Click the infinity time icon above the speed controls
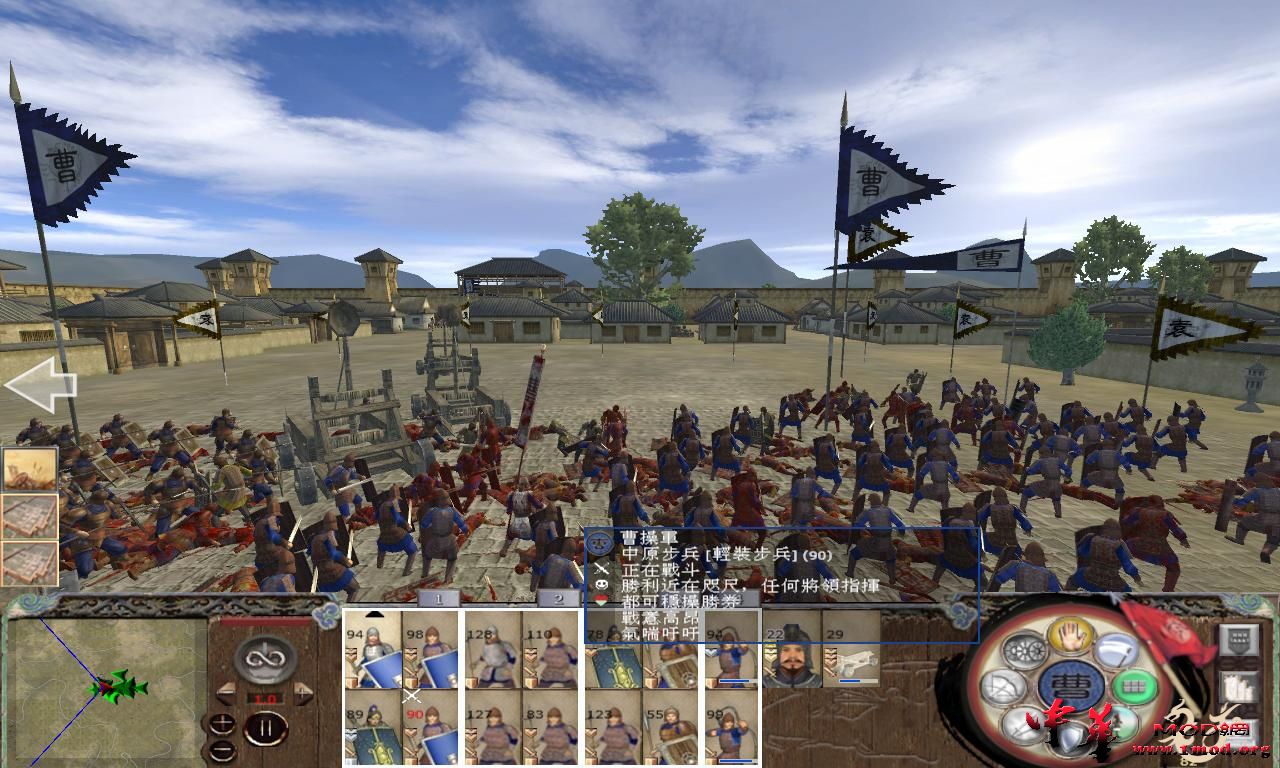1280x768 pixels. 265,660
